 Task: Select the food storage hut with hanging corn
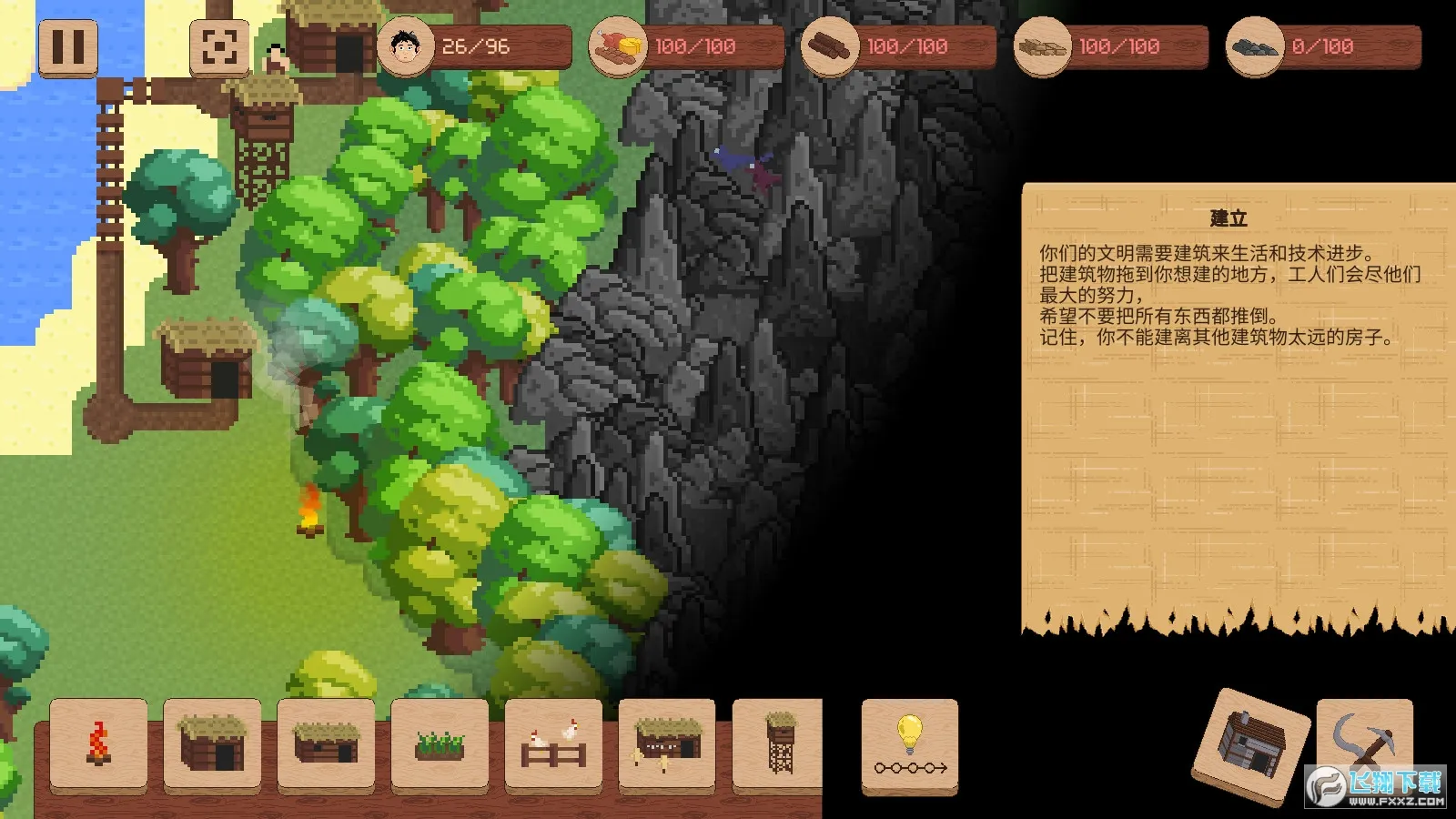(x=666, y=748)
